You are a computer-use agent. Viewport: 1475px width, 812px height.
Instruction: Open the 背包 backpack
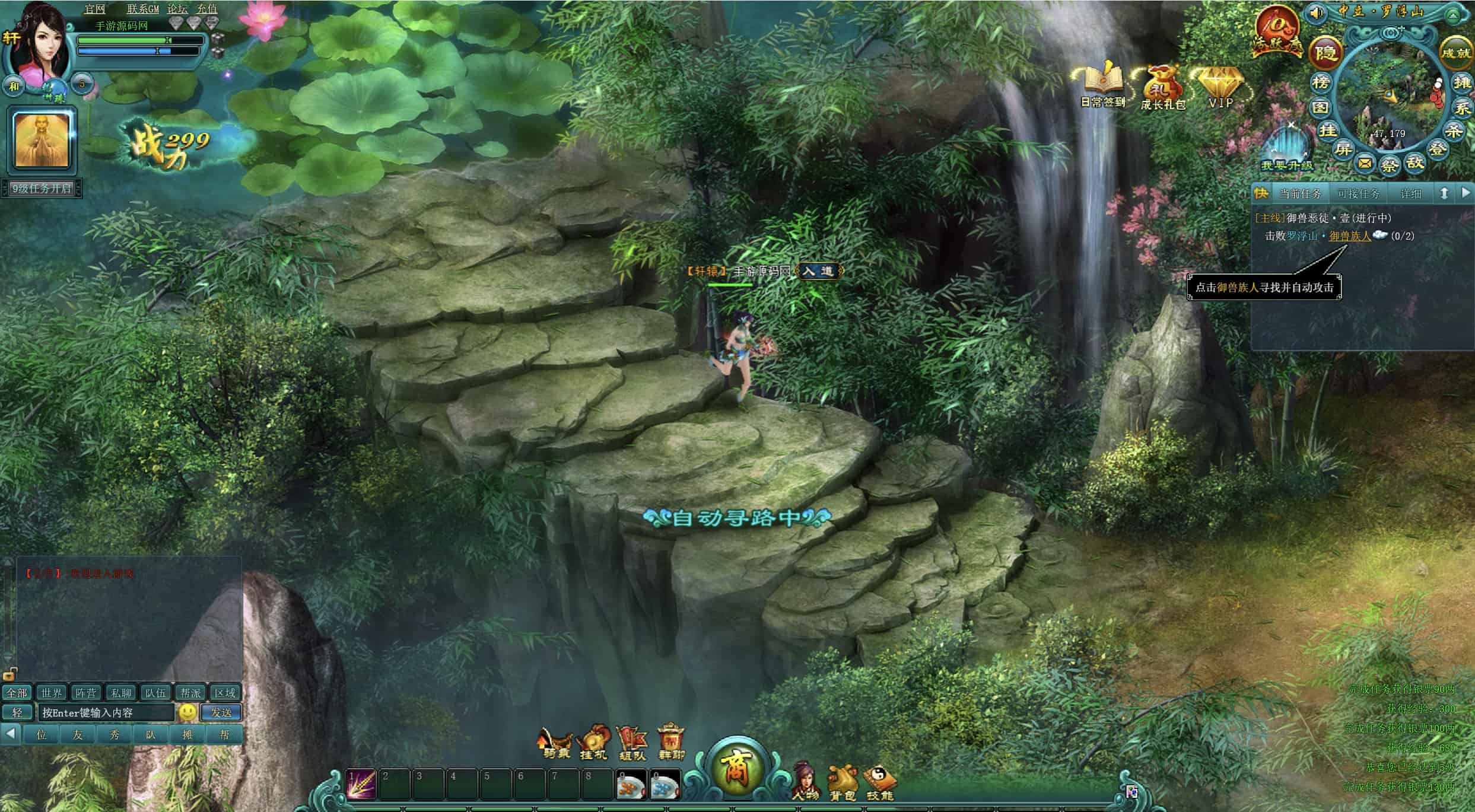click(843, 783)
